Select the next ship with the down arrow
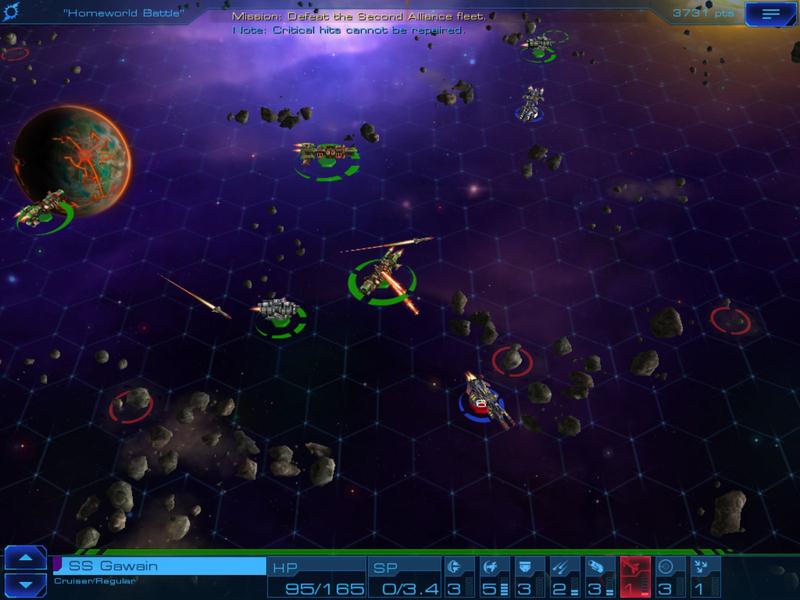The height and width of the screenshot is (600, 800). [x=26, y=584]
